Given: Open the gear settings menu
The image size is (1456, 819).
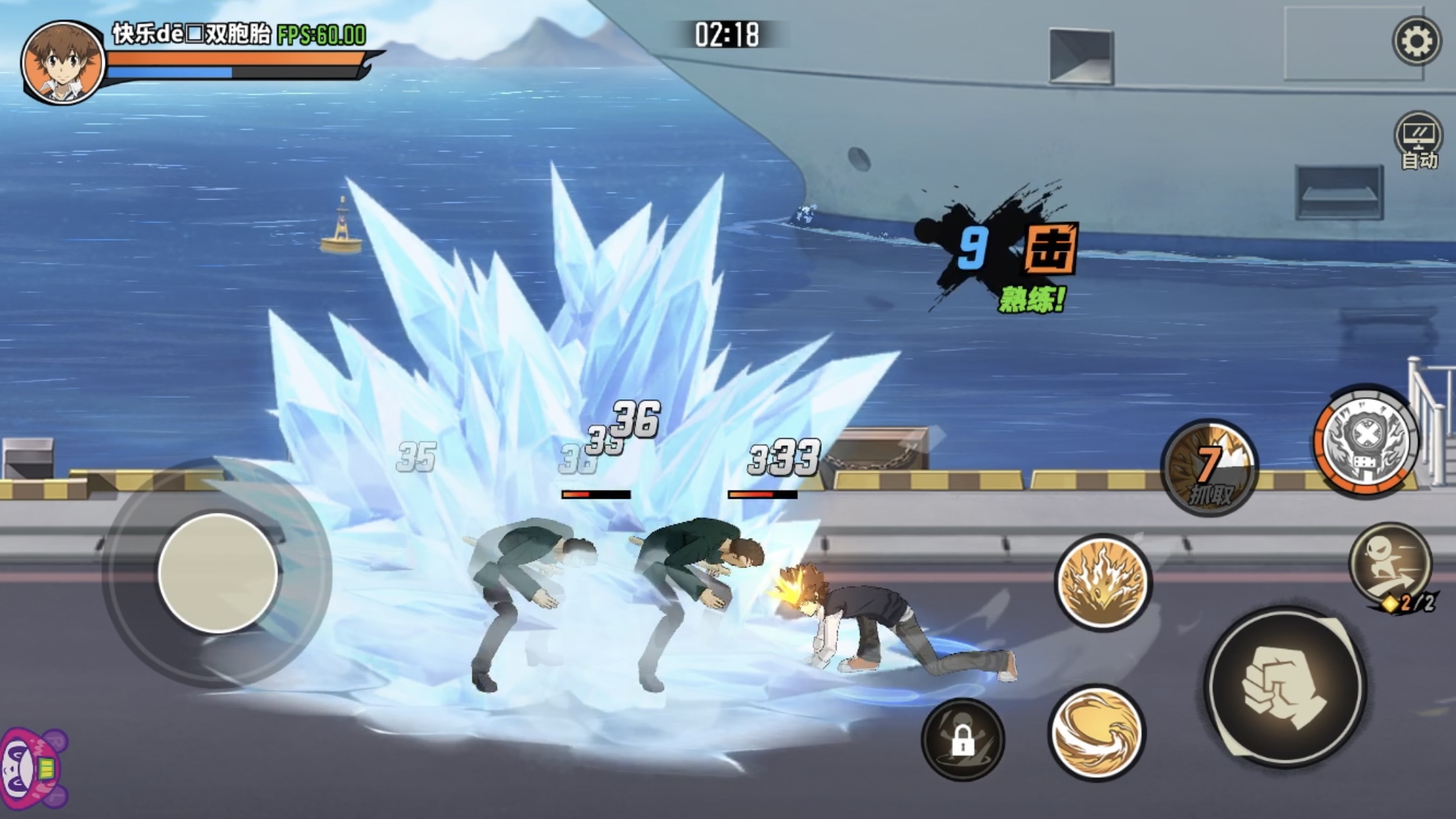Looking at the screenshot, I should (x=1416, y=42).
